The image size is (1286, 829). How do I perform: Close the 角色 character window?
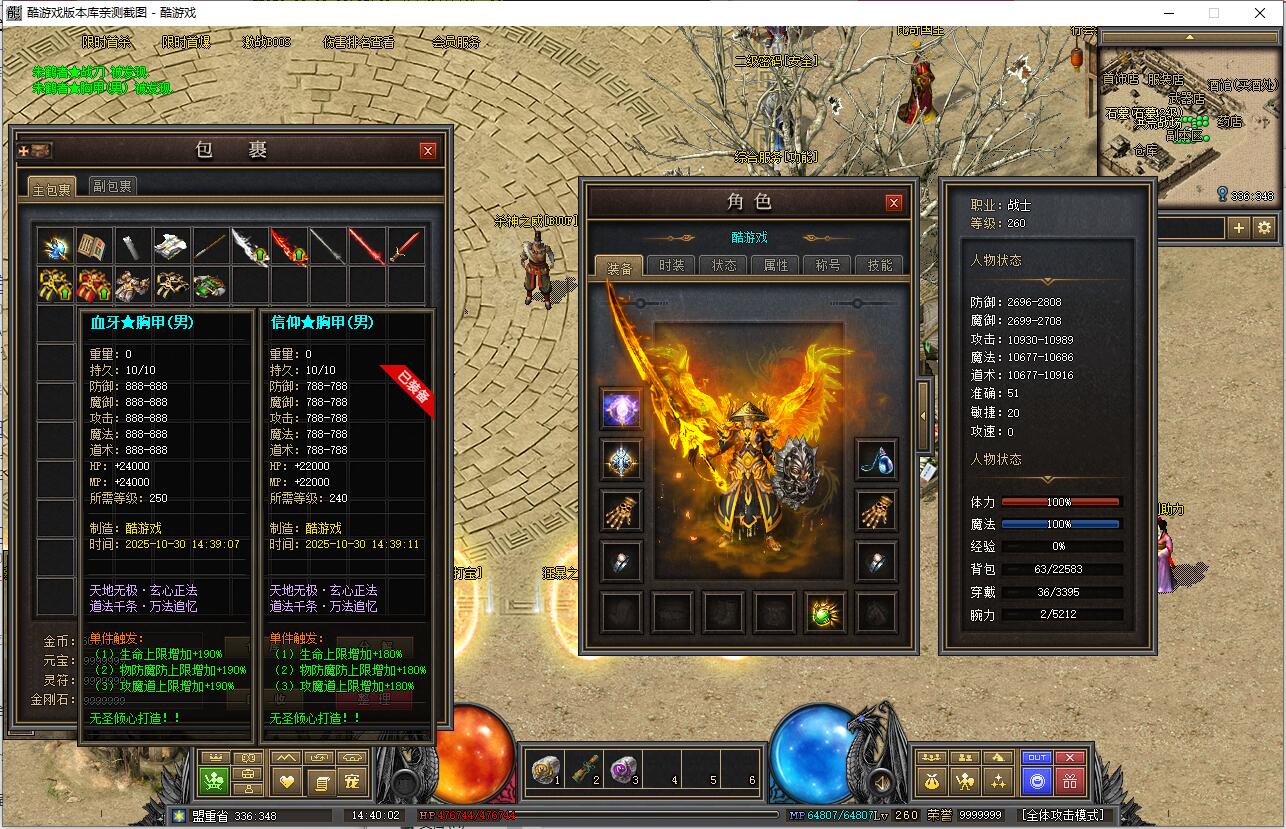(894, 203)
